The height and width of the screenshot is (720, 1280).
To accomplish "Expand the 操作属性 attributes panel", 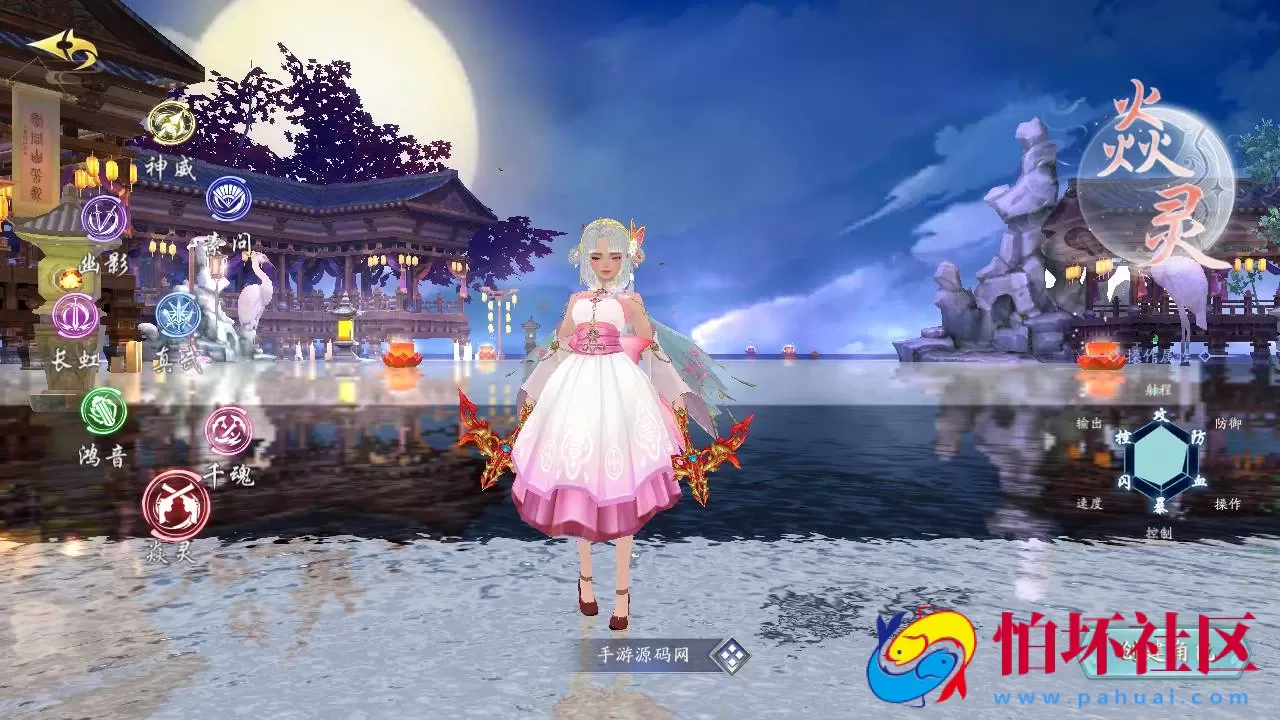I will pyautogui.click(x=1203, y=354).
